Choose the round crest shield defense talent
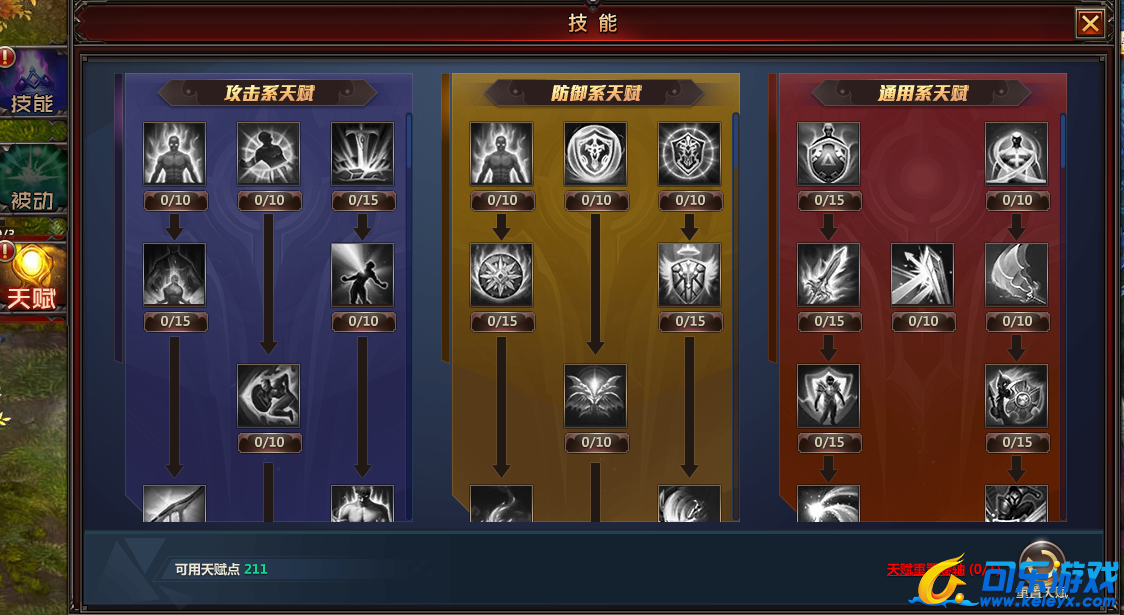 pyautogui.click(x=595, y=153)
